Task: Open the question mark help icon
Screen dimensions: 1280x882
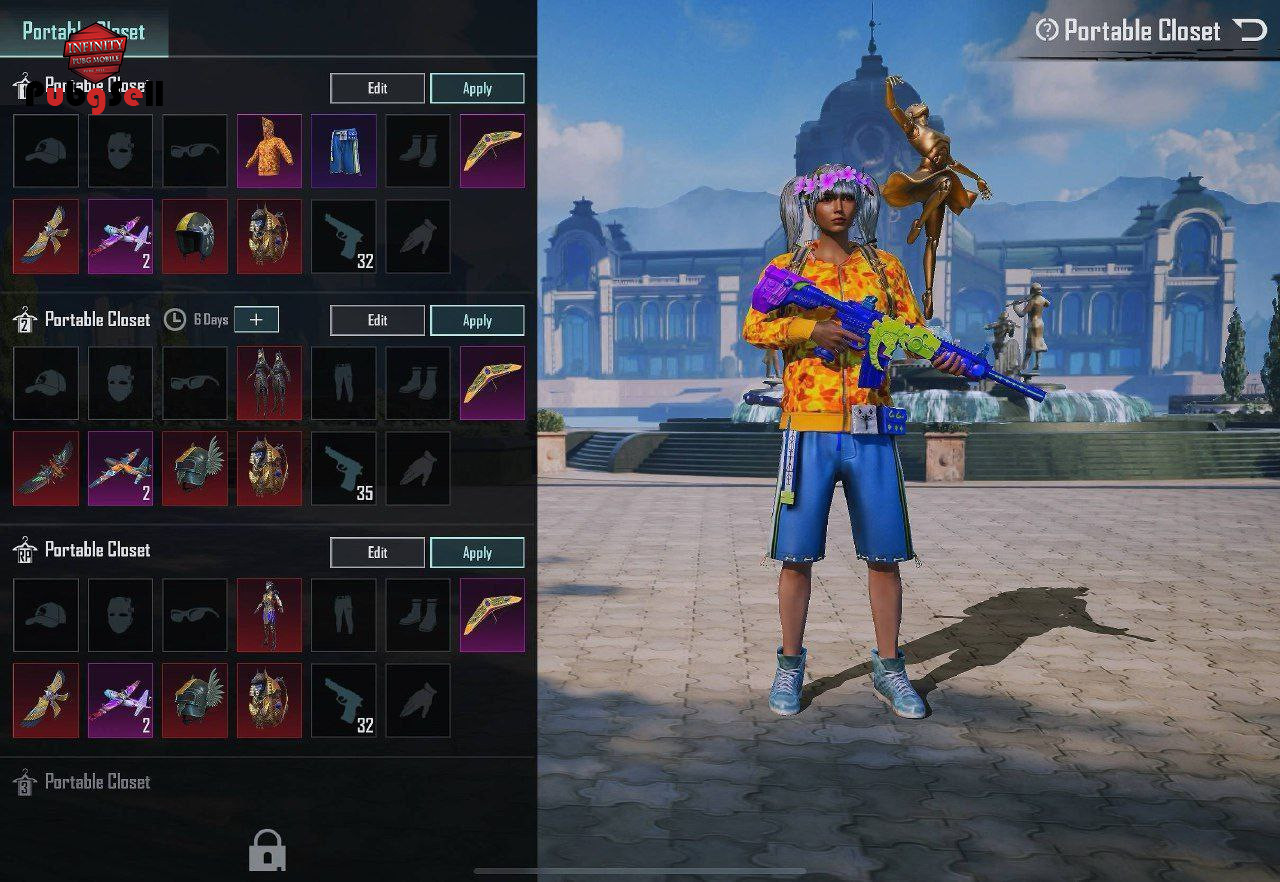Action: (x=1046, y=31)
